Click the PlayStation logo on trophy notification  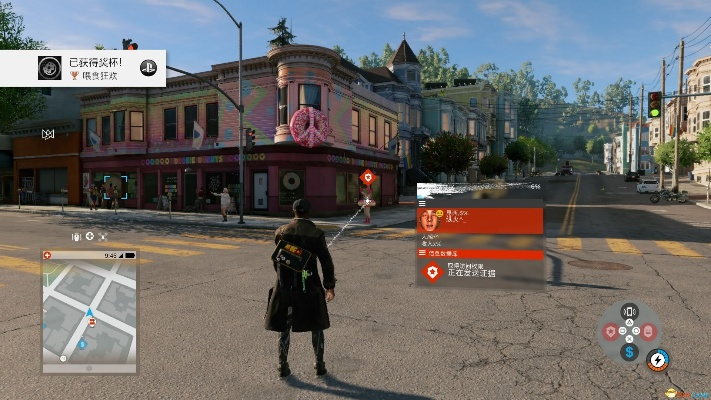[147, 68]
